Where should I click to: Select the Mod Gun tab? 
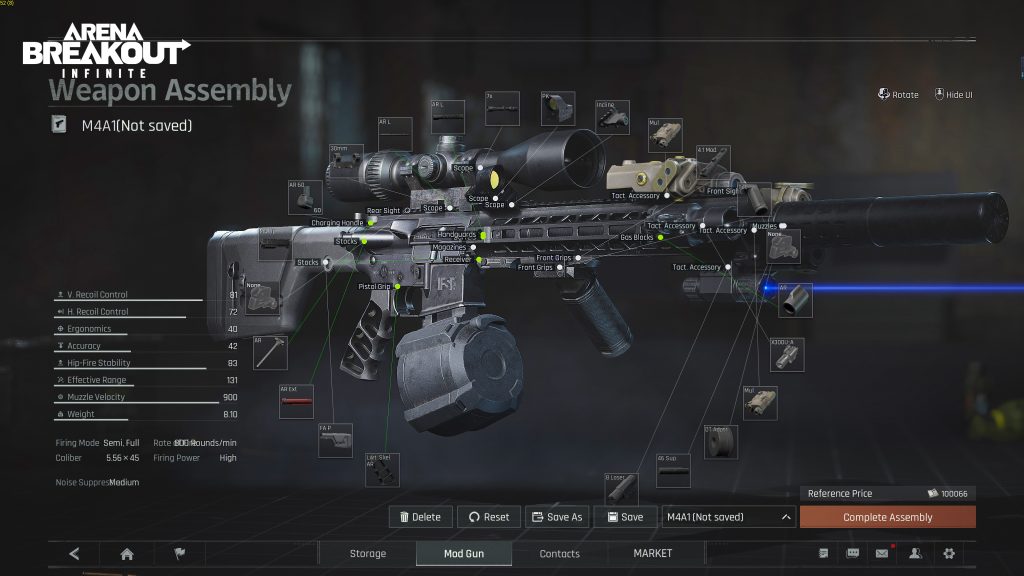463,553
